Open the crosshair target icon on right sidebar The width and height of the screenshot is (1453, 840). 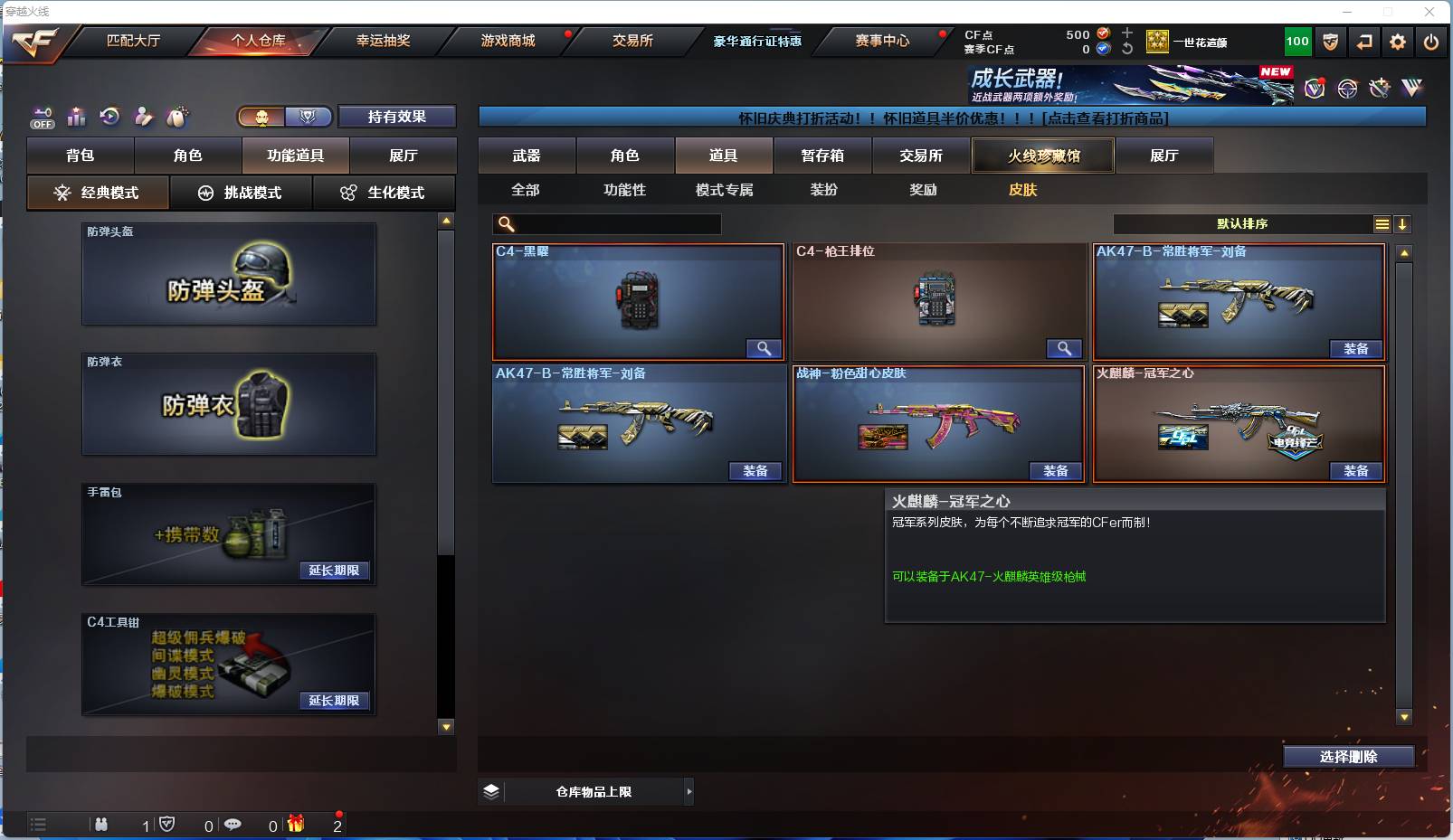pos(1345,88)
